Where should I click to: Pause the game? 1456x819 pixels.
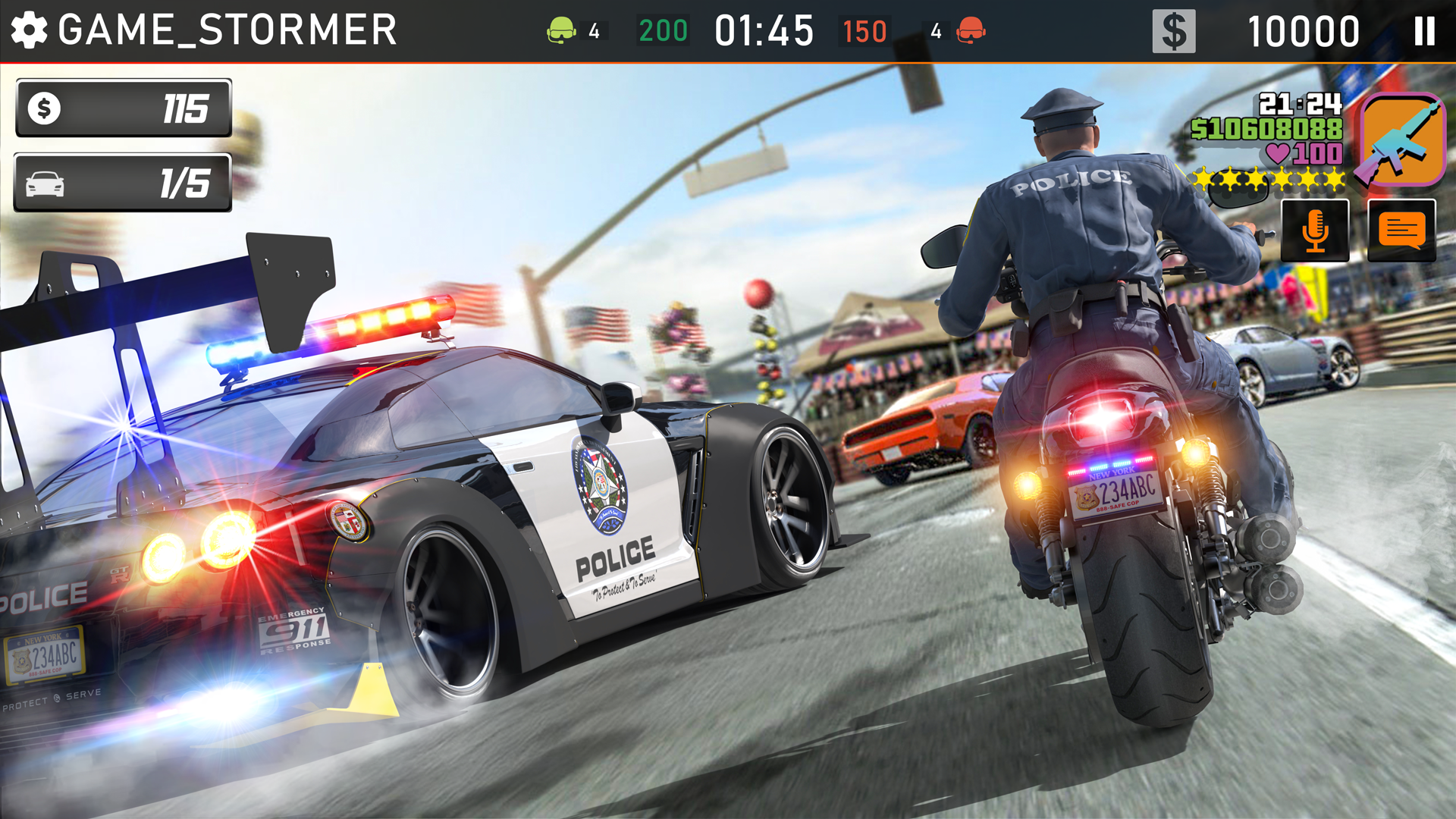(x=1424, y=29)
